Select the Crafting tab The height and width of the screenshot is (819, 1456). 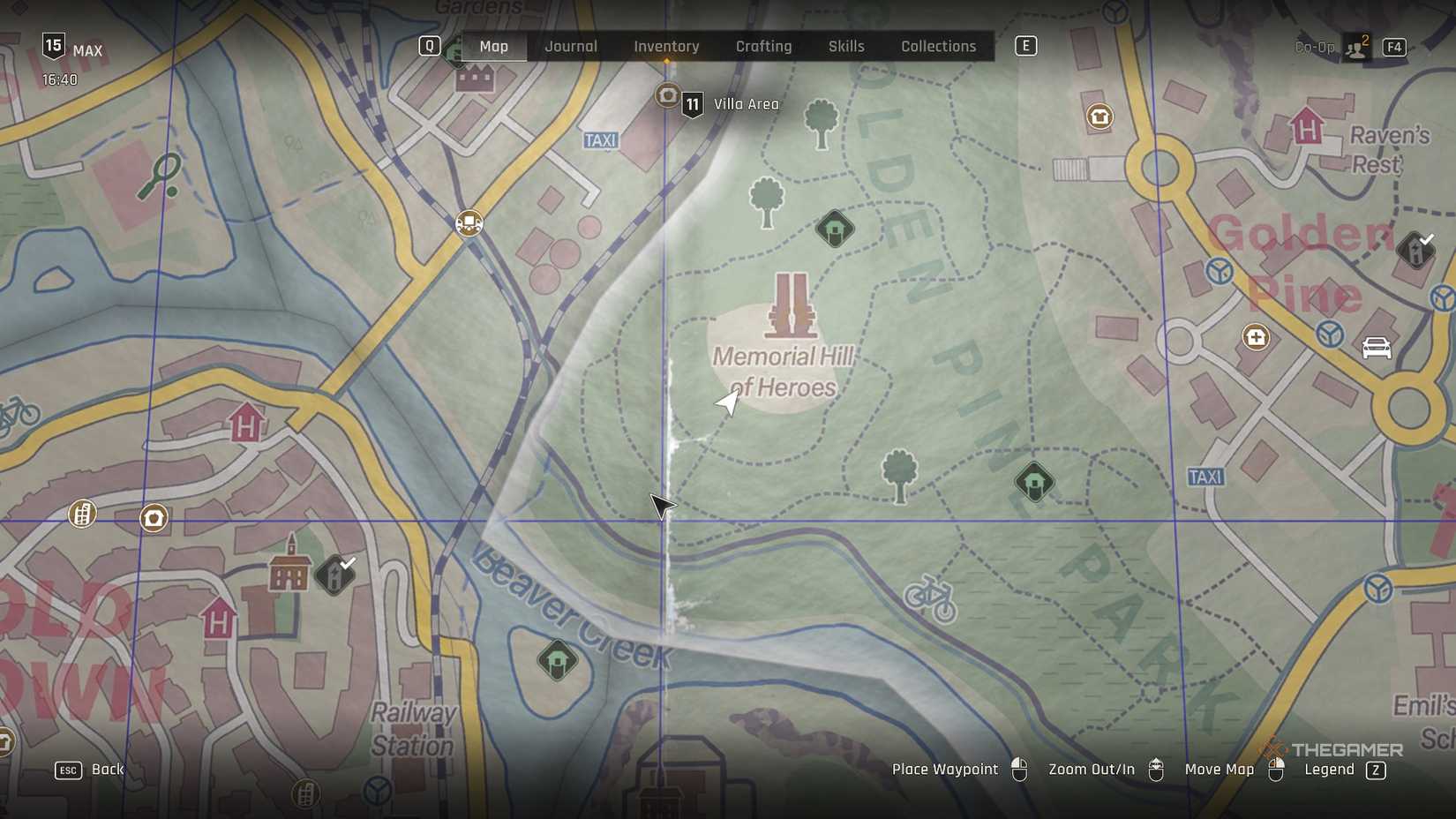pyautogui.click(x=763, y=47)
